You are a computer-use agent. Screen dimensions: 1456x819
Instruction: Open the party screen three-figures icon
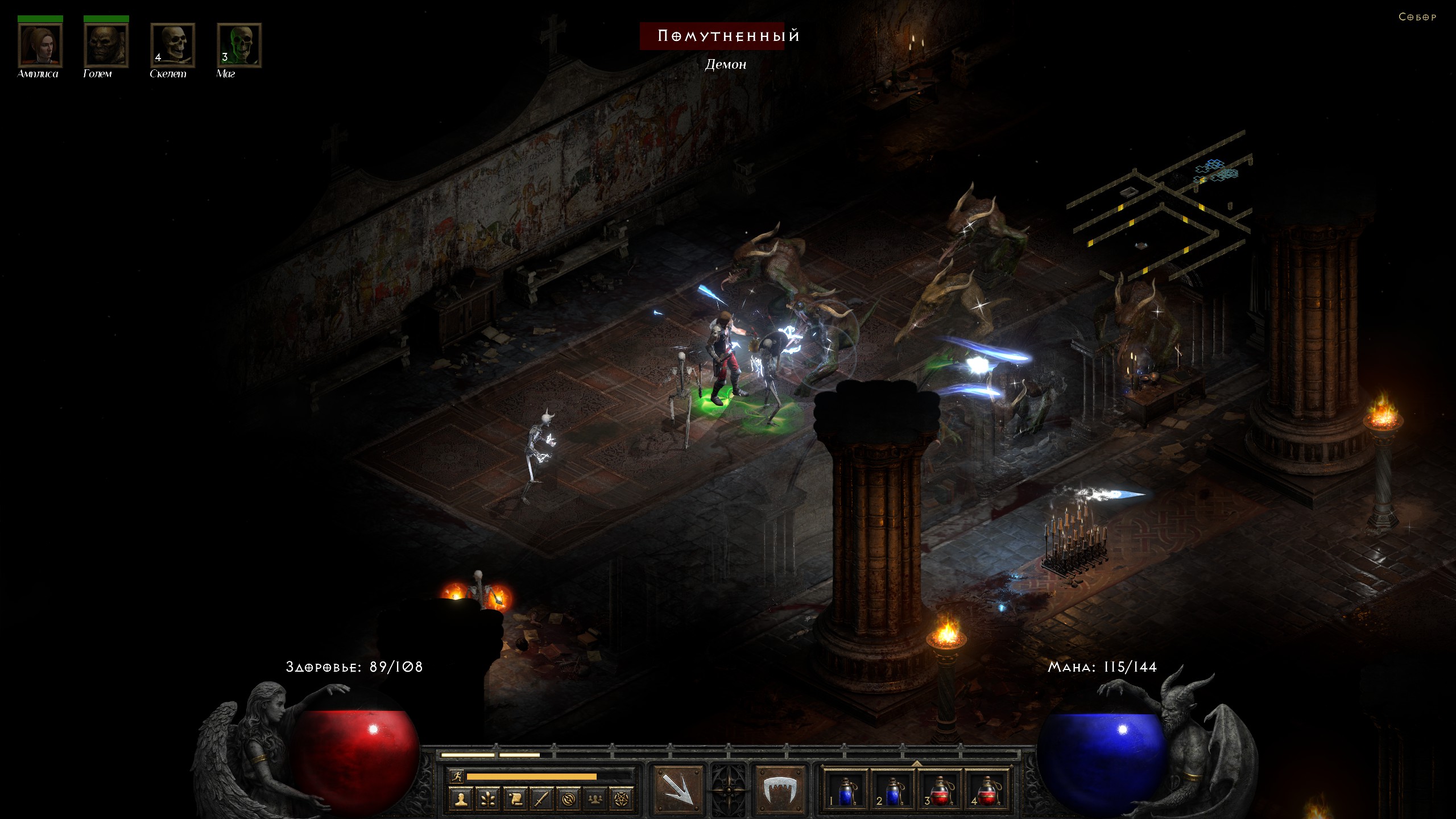[x=595, y=799]
